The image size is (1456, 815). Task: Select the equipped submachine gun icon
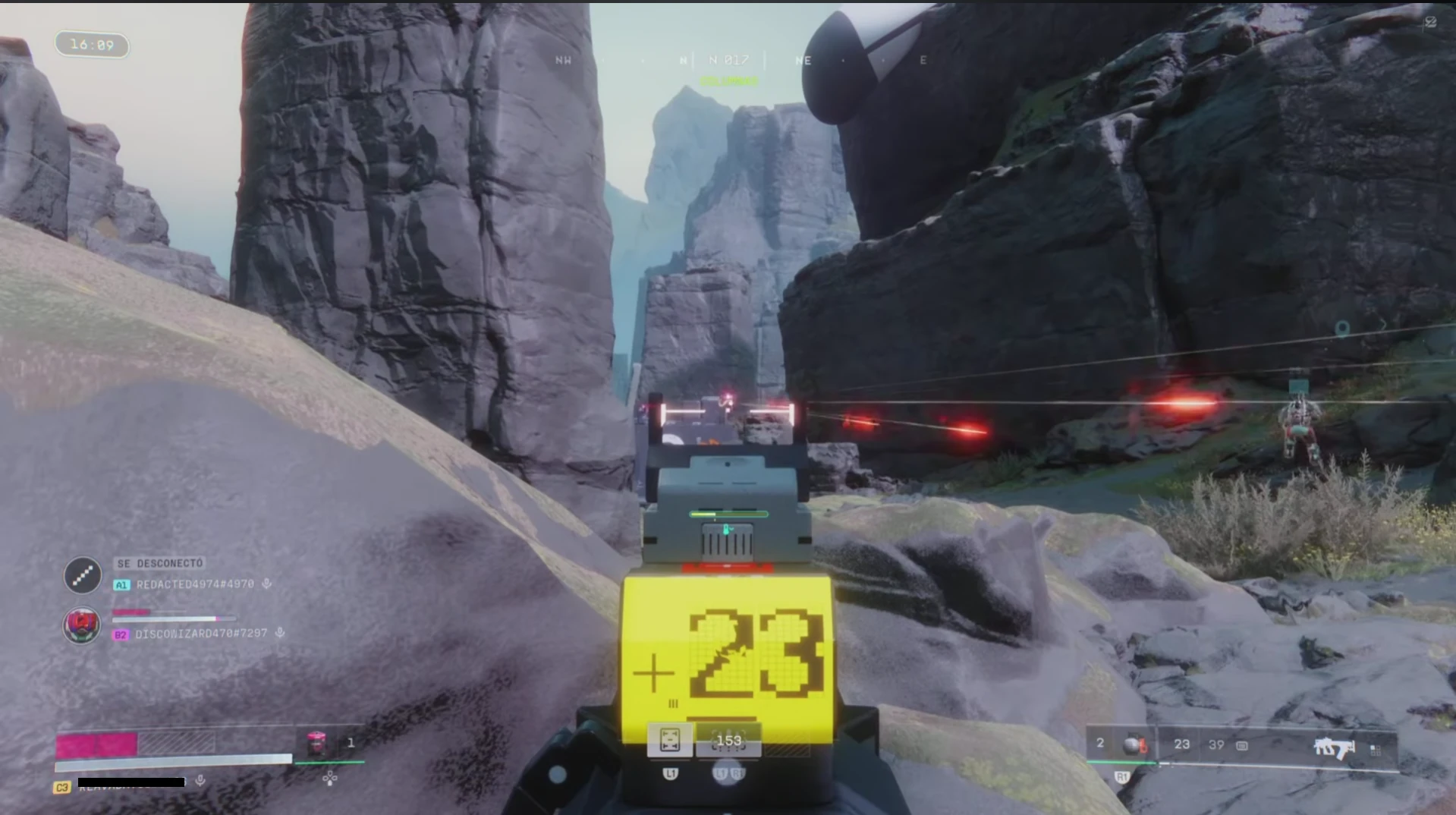click(1334, 748)
